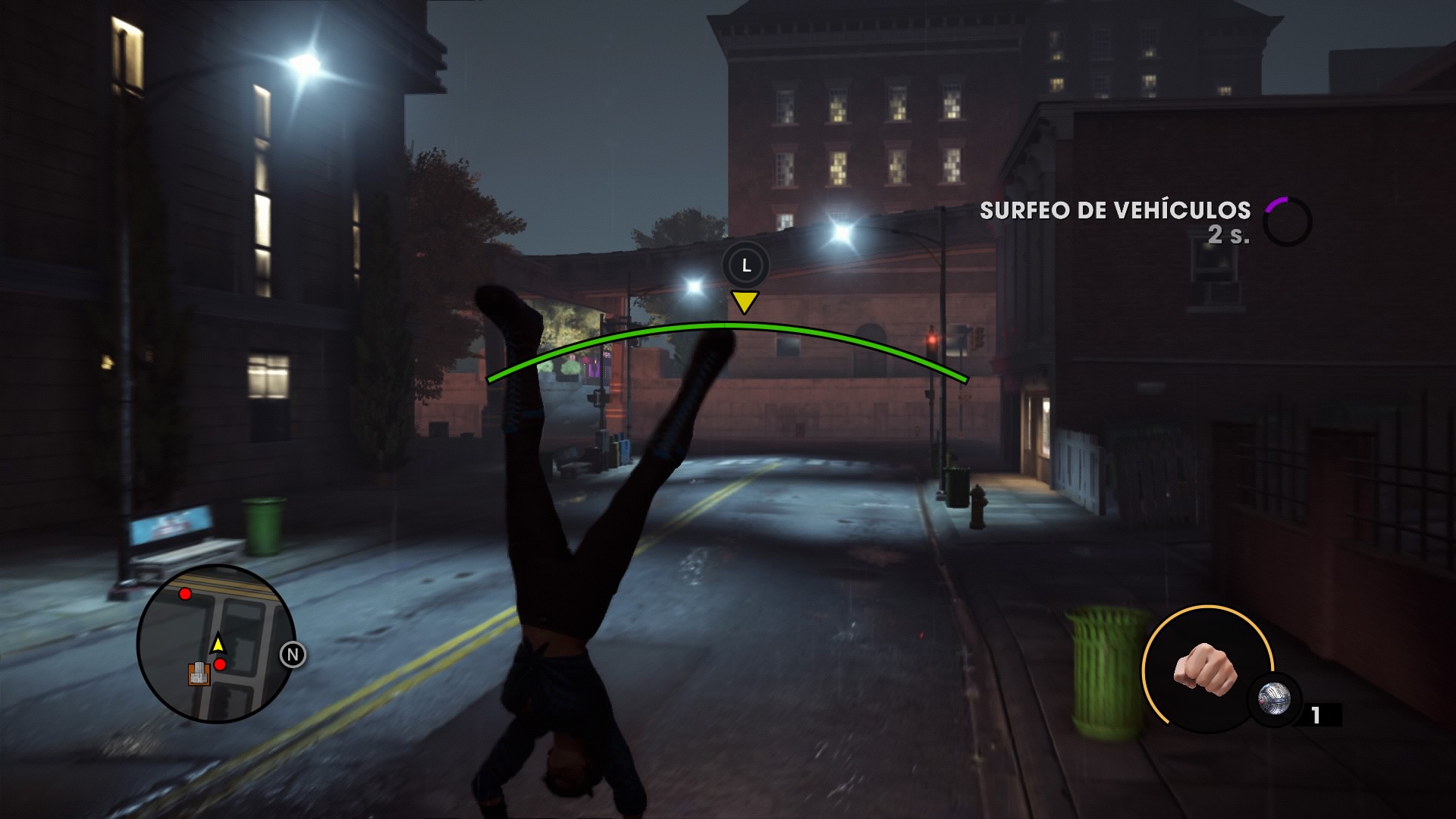Choose the grenade slot icon

[x=1275, y=700]
